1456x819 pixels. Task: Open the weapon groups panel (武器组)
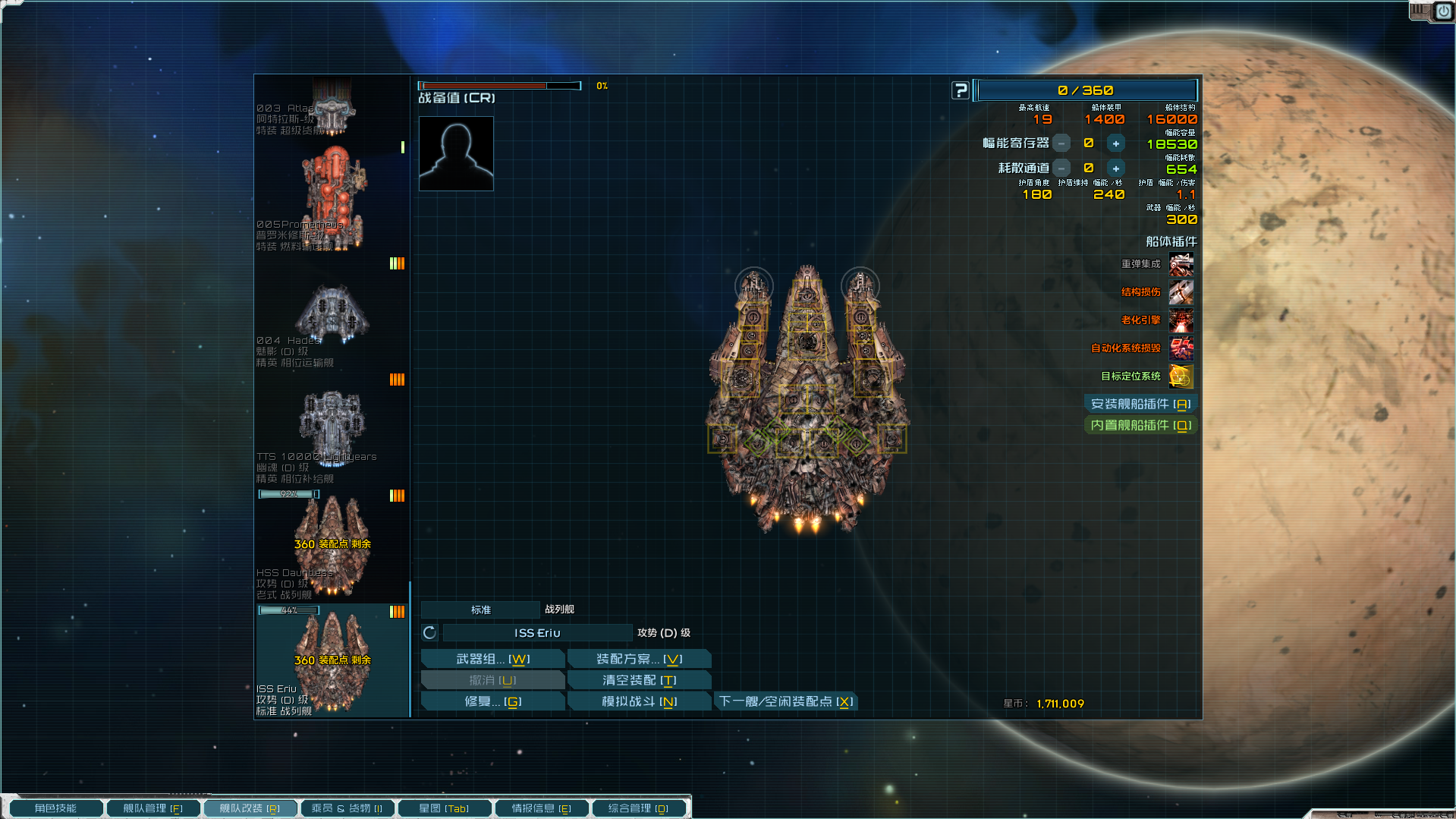point(492,659)
